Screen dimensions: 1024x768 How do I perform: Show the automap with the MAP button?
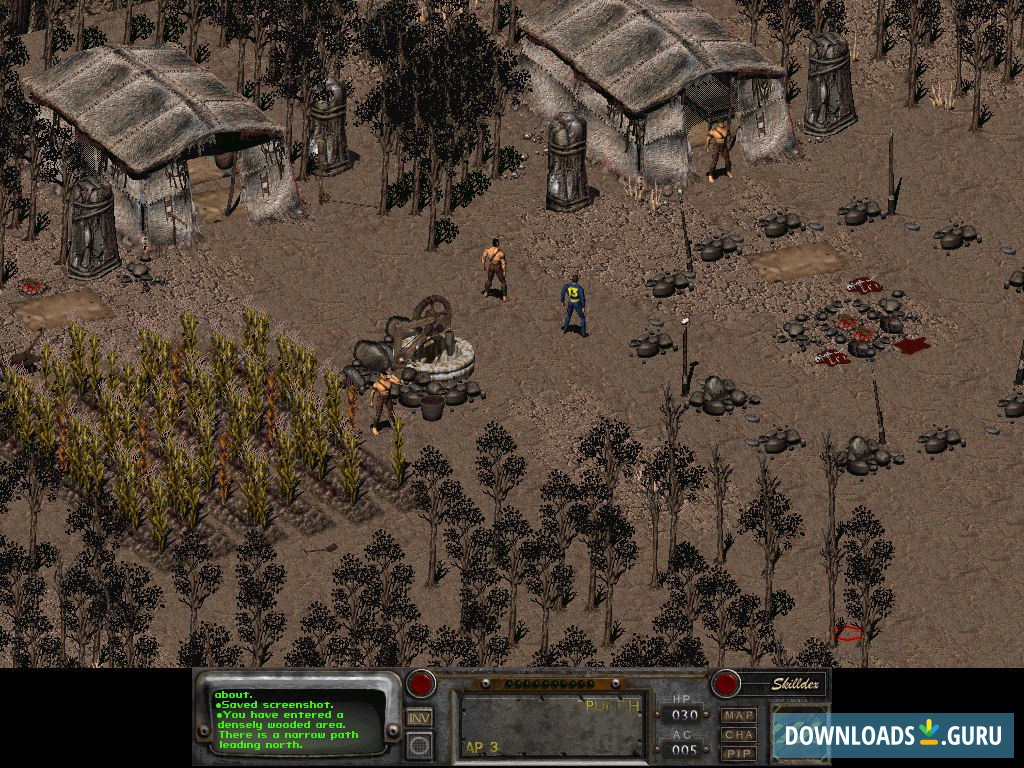coord(739,715)
